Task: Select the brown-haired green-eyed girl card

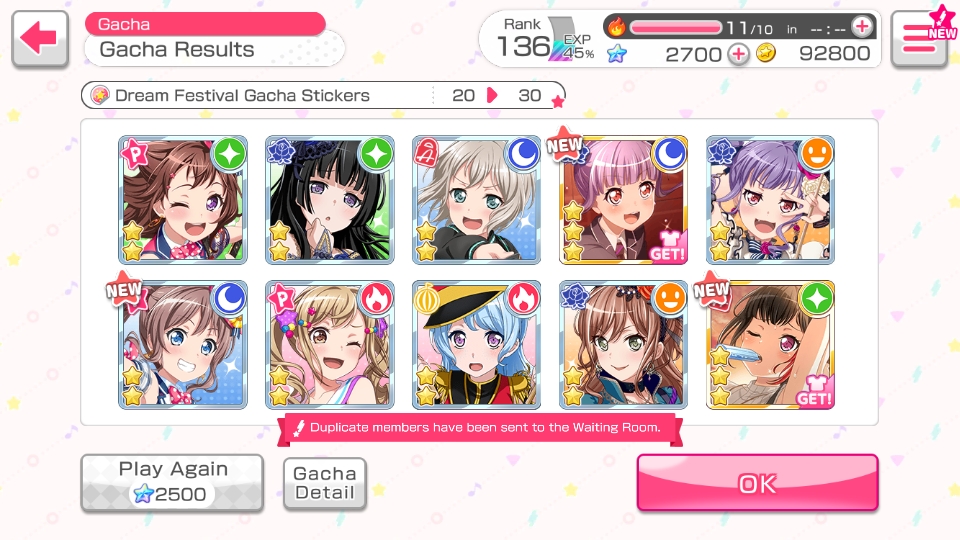Action: tap(624, 345)
